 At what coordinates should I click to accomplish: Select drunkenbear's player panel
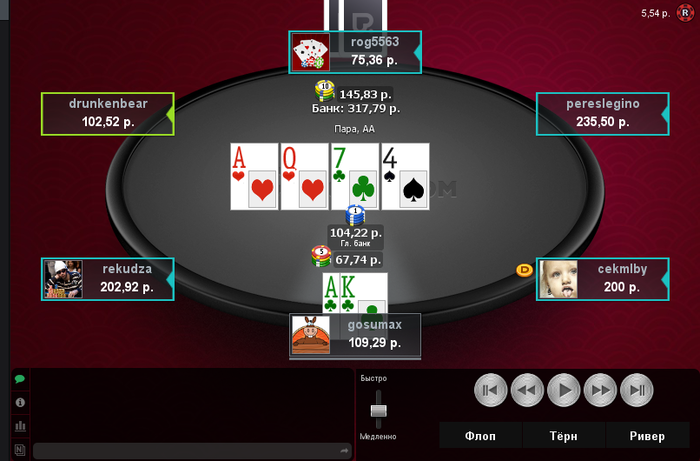(107, 113)
